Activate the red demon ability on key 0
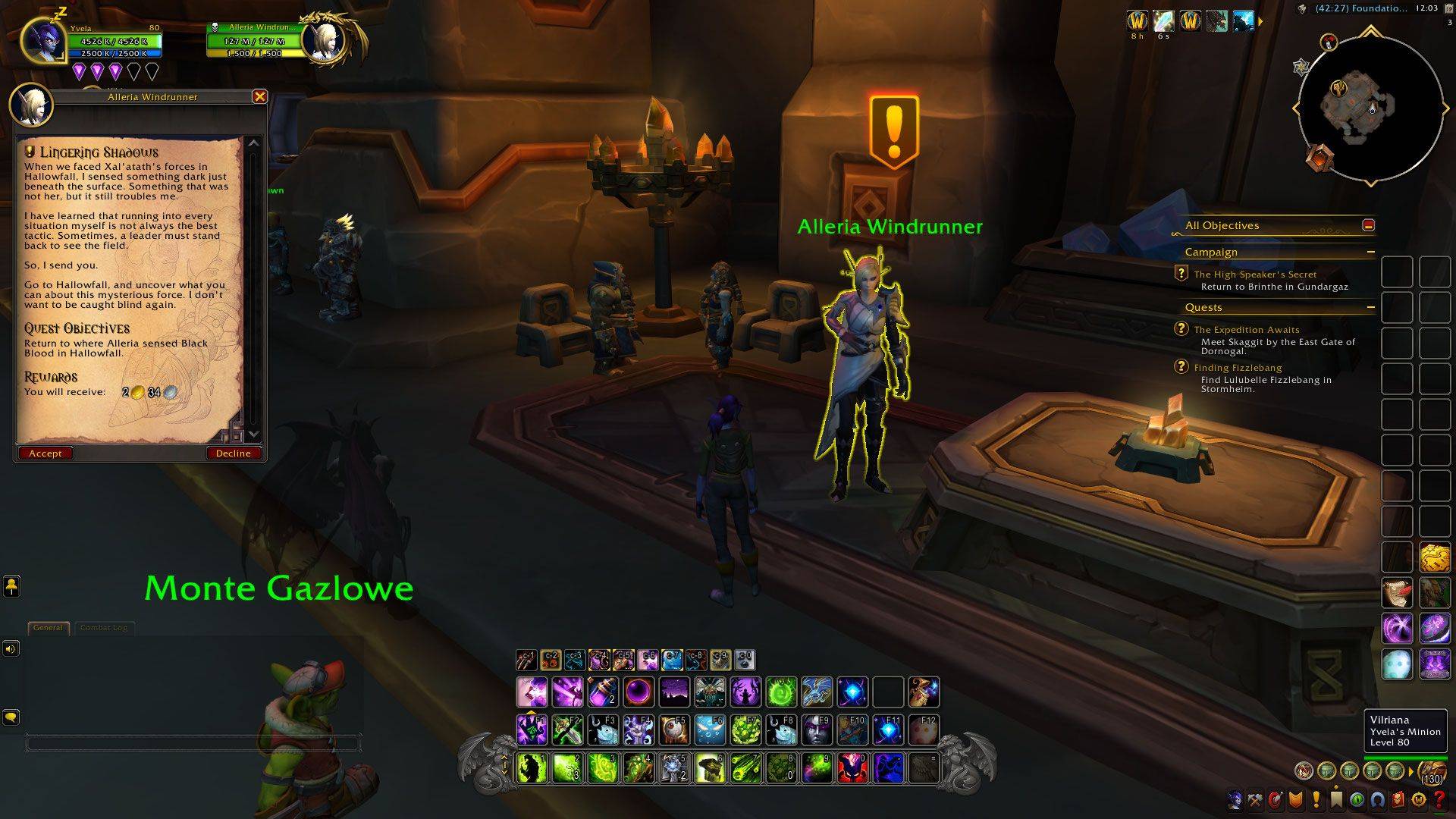Image resolution: width=1456 pixels, height=819 pixels. (x=852, y=768)
